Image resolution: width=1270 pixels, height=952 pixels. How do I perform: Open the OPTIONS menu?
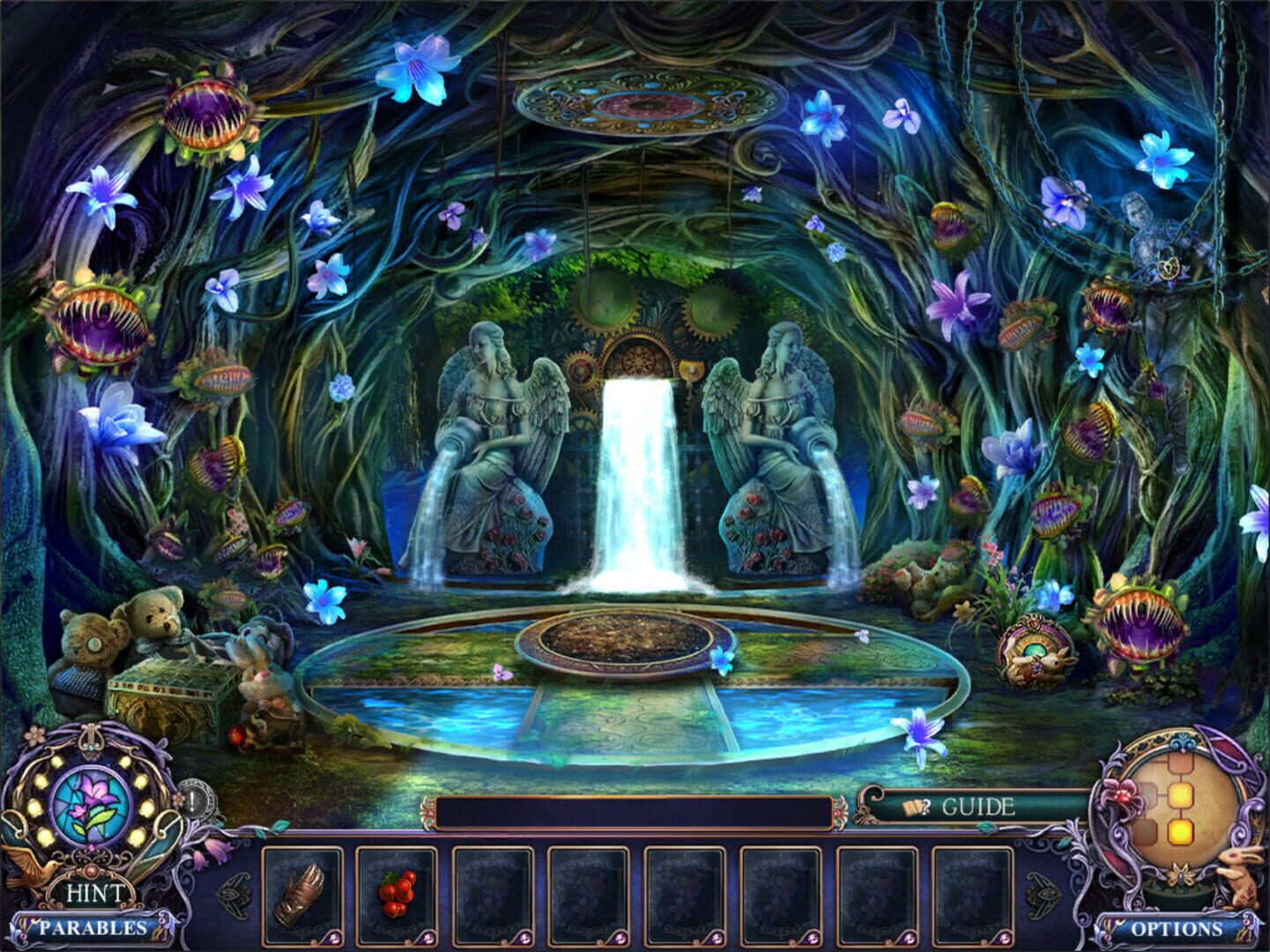click(x=1179, y=928)
